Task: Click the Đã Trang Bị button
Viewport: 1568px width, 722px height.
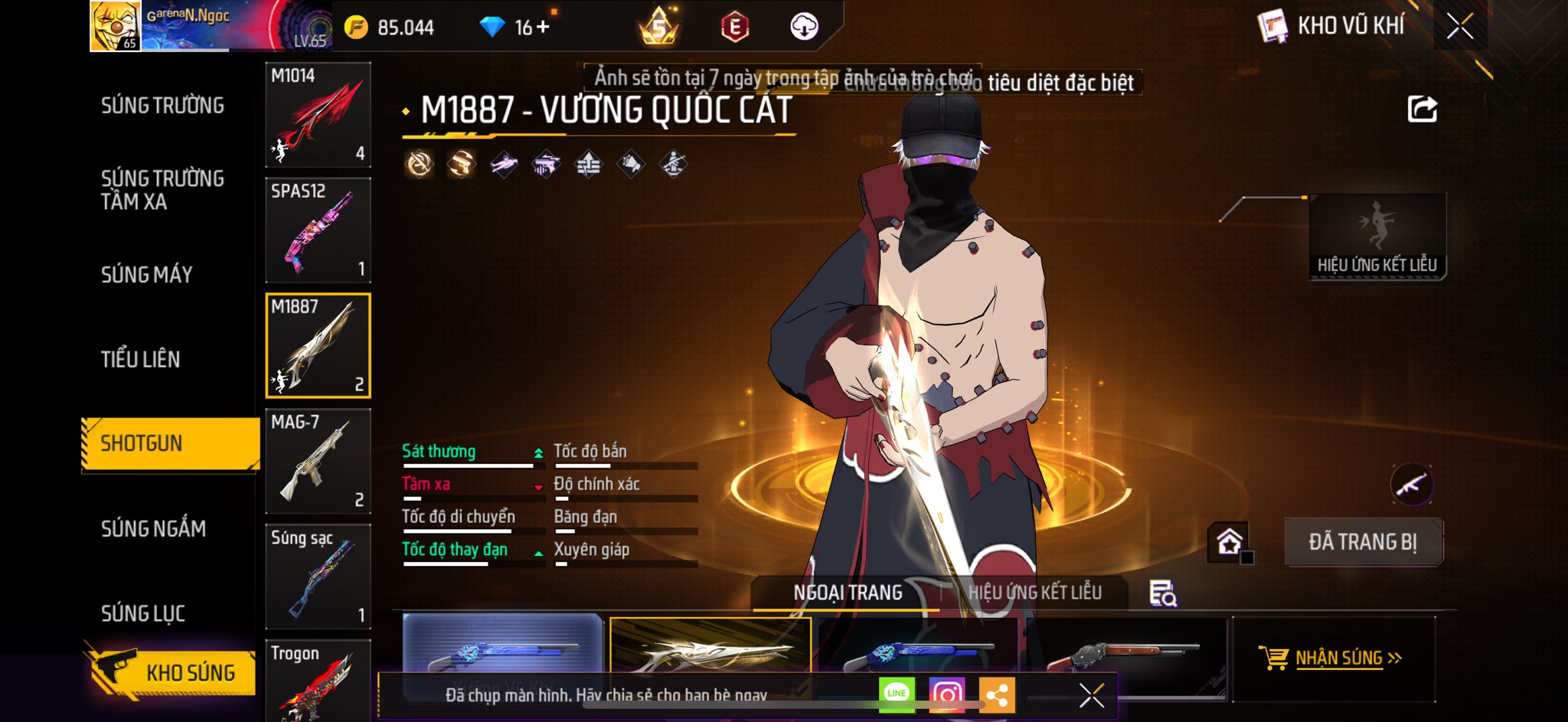Action: 1362,542
